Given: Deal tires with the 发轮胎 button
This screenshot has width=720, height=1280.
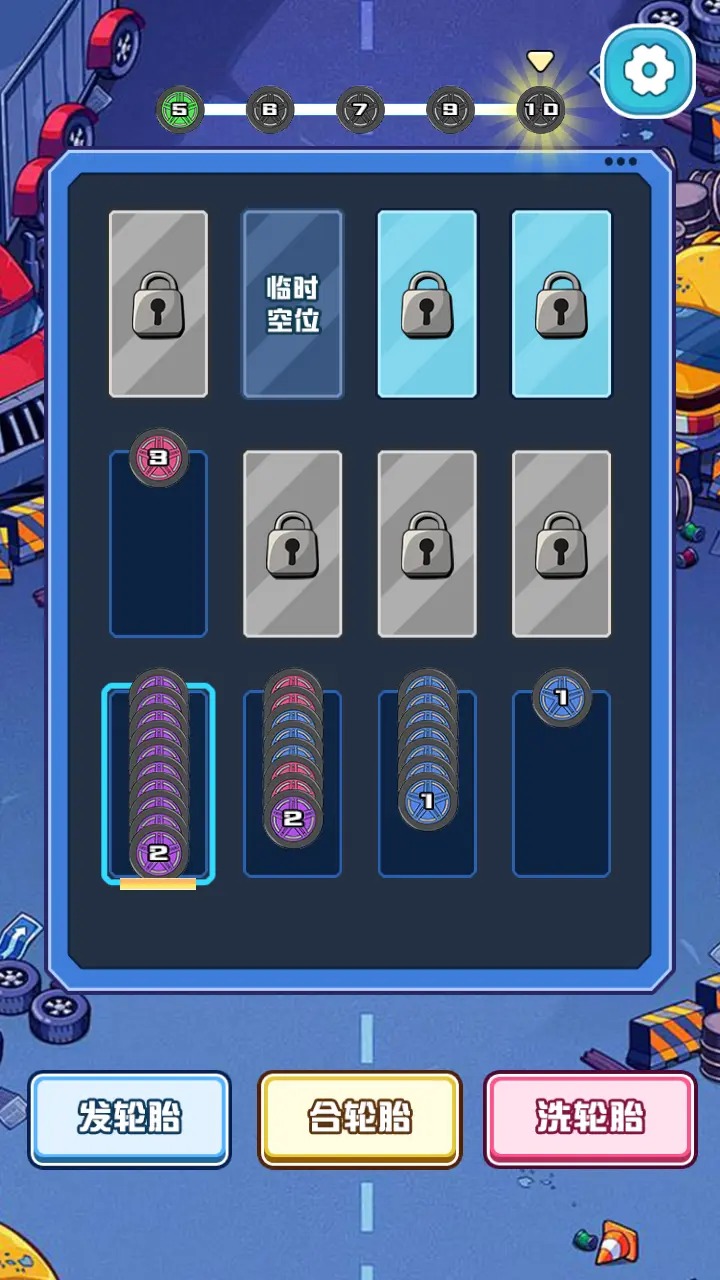Looking at the screenshot, I should [130, 1119].
